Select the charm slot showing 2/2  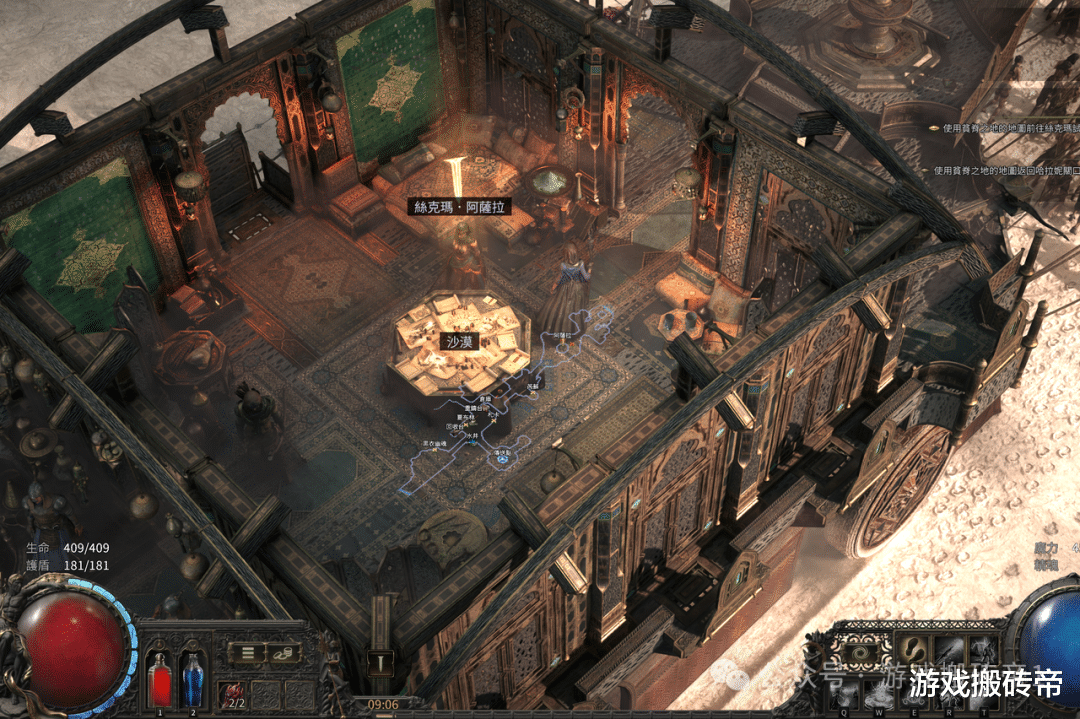[236, 694]
